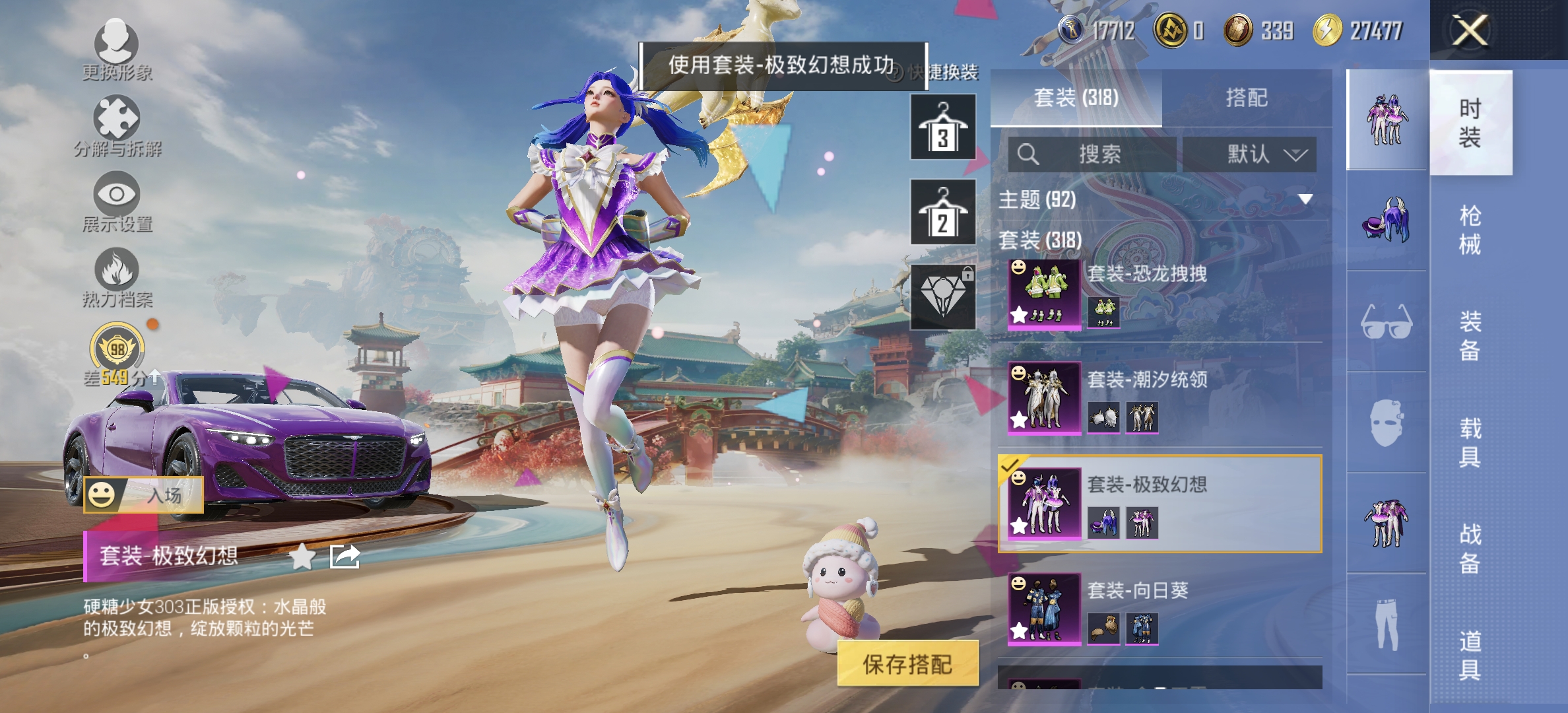The height and width of the screenshot is (713, 1568).
Task: Select wardrobe slot 3 hanger icon
Action: [944, 125]
